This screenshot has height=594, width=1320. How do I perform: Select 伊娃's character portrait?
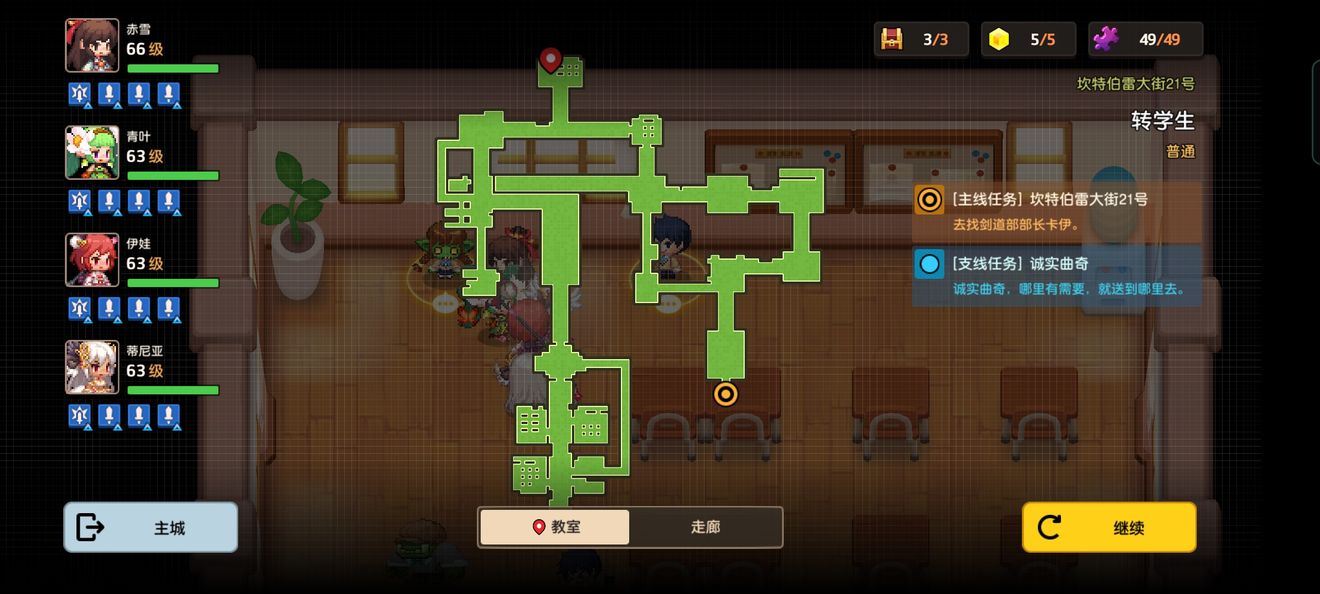pos(92,260)
